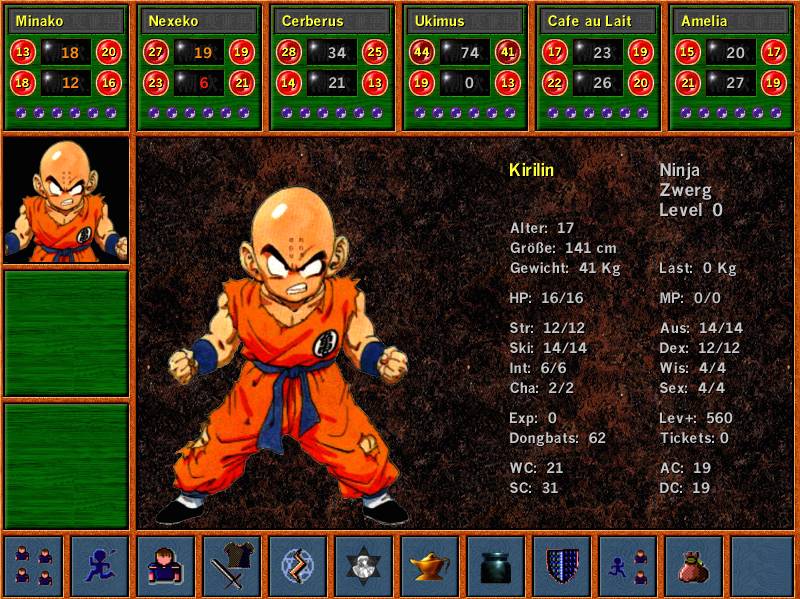Open the four-person party formation icon
This screenshot has width=800, height=599.
pos(33,566)
